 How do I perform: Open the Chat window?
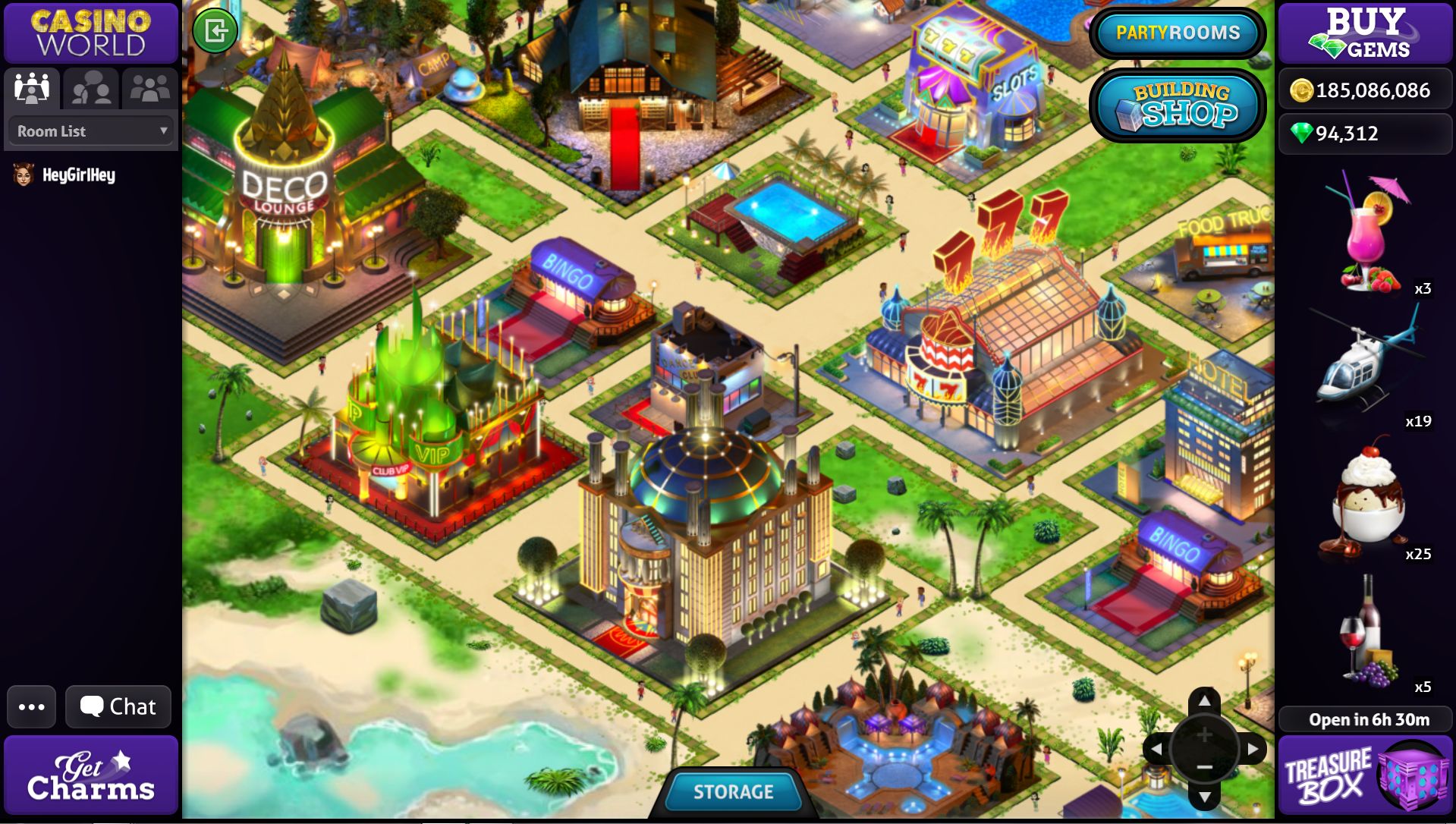pos(118,706)
